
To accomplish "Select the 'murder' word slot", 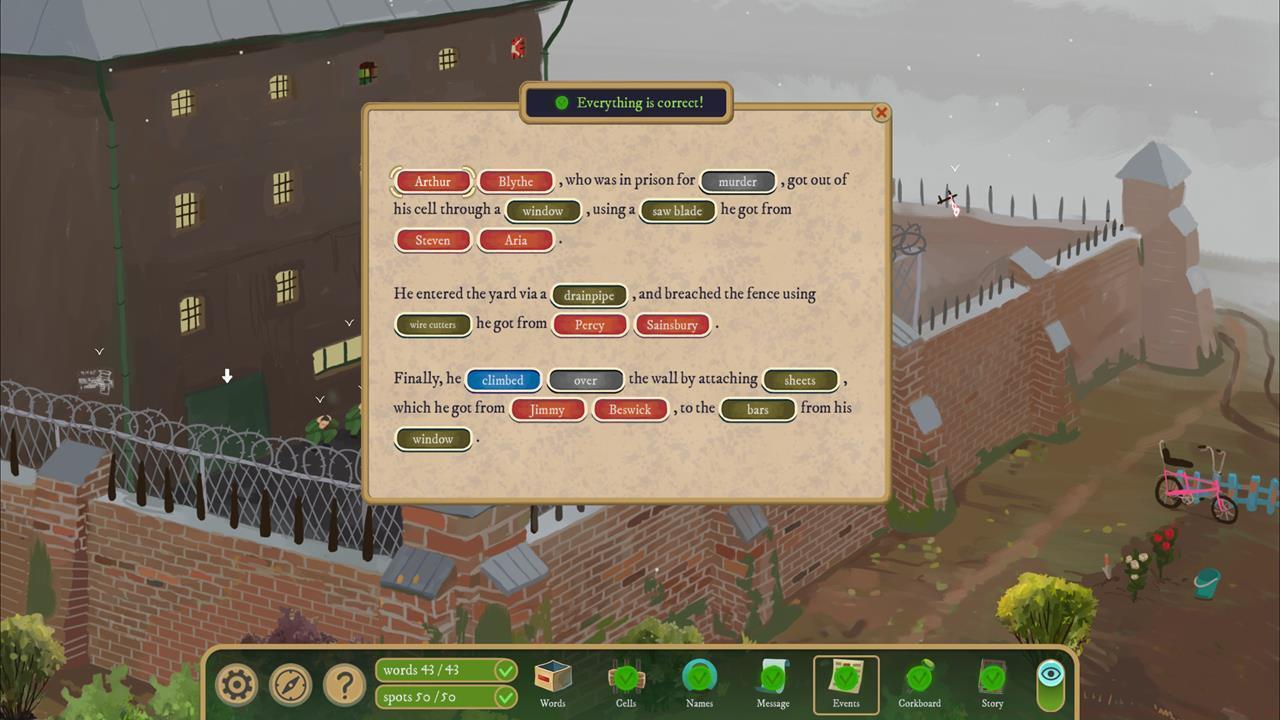I will click(738, 182).
